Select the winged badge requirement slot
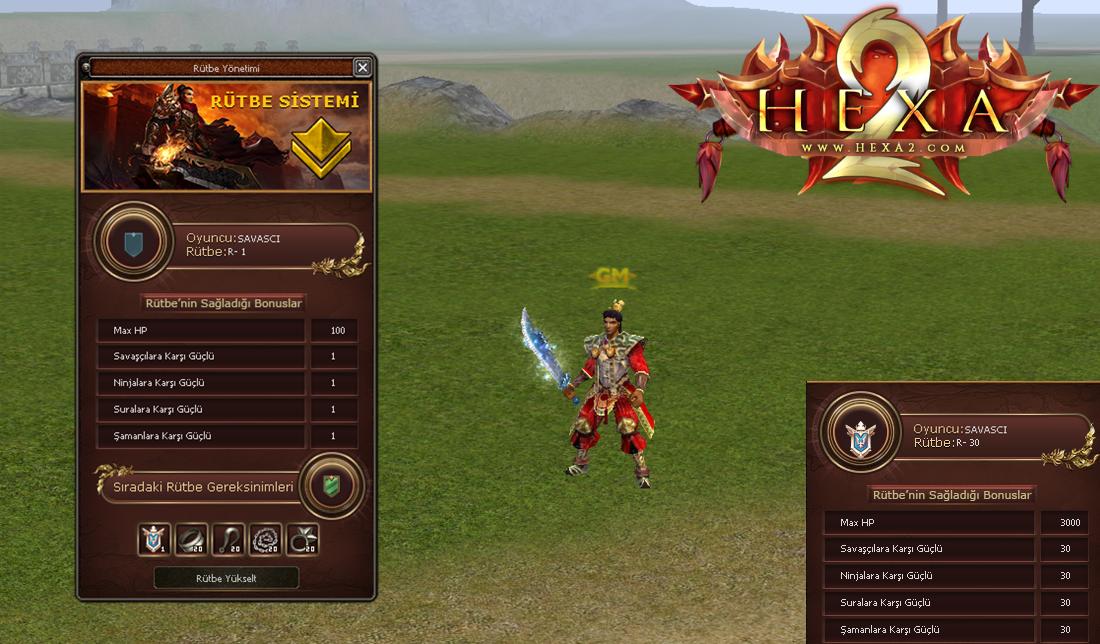 click(154, 540)
